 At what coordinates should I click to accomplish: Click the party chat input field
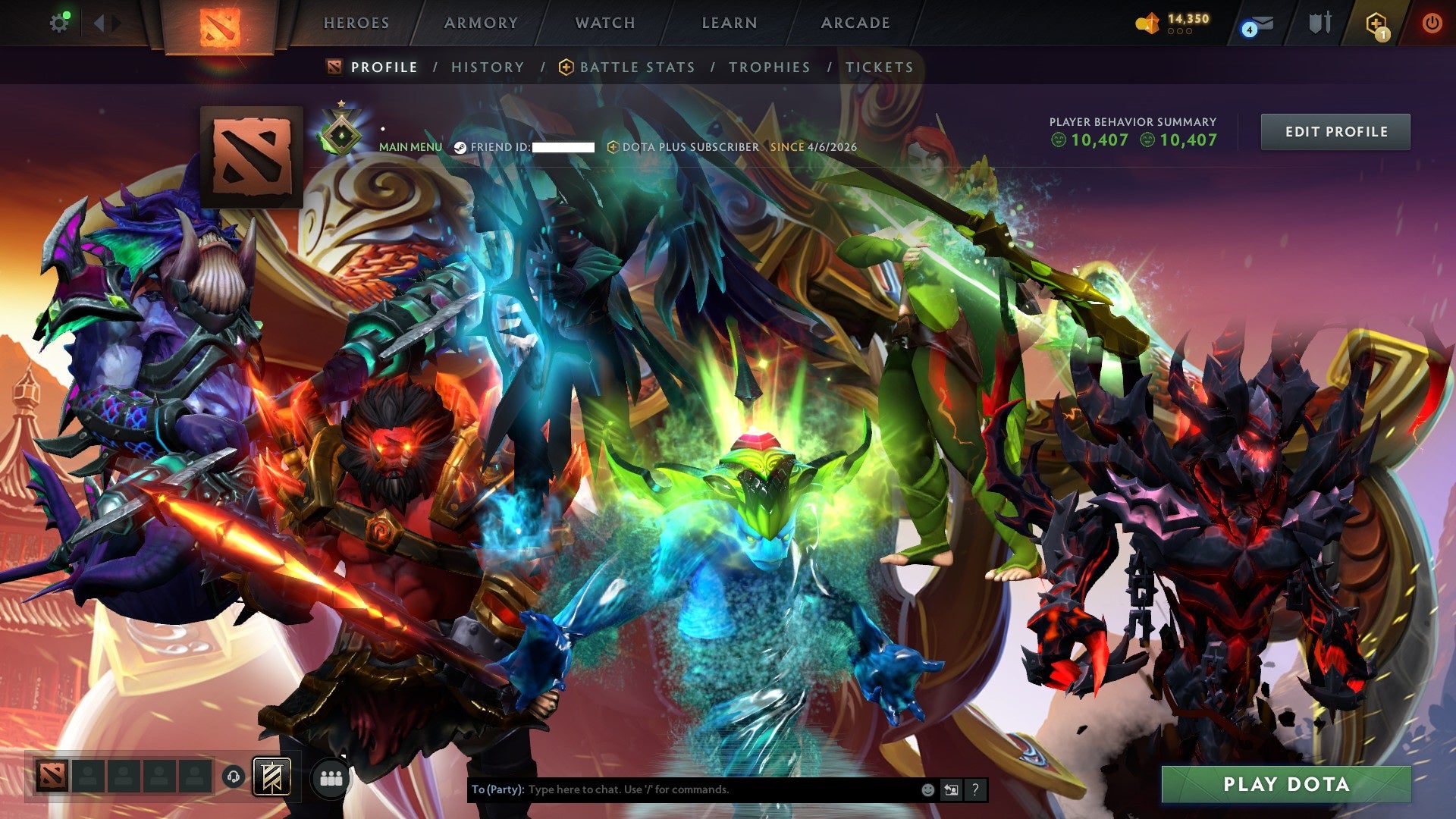click(x=682, y=789)
